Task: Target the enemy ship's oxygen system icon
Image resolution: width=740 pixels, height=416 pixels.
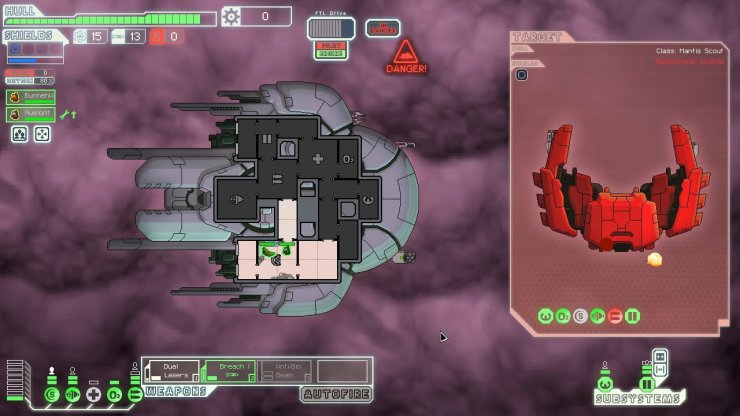Action: [x=563, y=316]
